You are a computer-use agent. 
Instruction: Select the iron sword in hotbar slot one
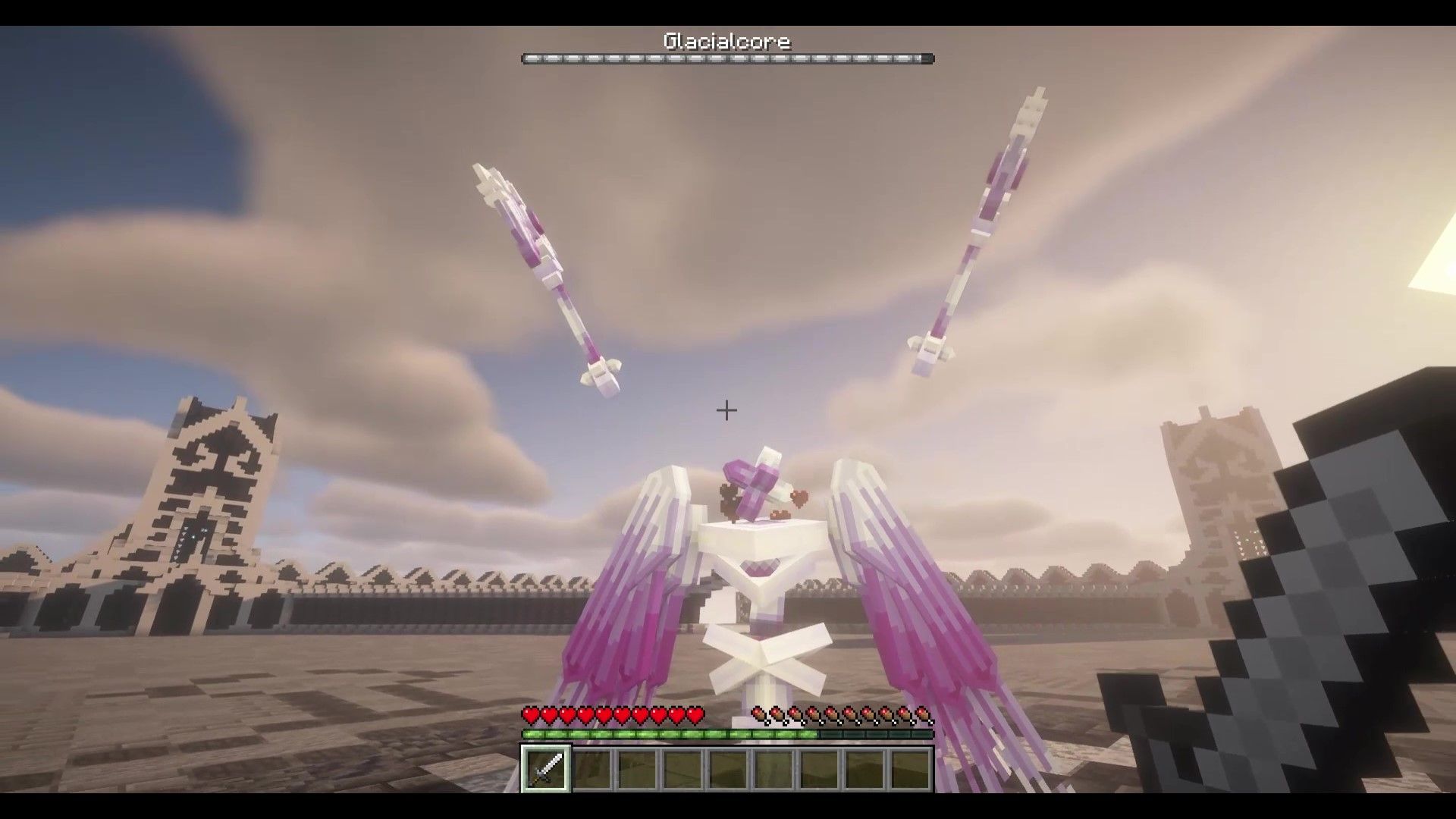coord(544,770)
